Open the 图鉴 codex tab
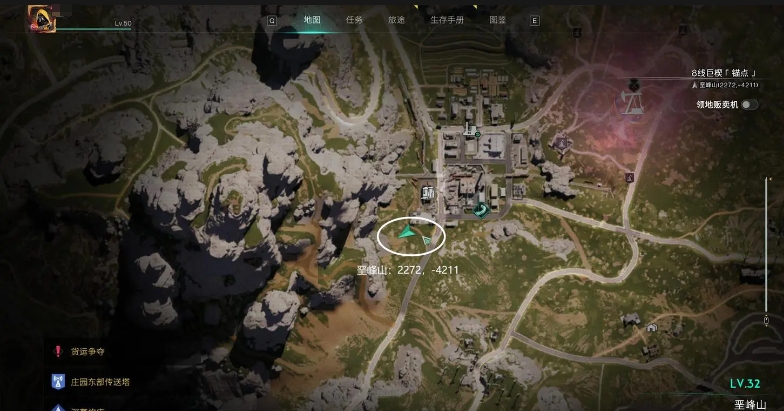Viewport: 784px width, 411px height. [497, 19]
